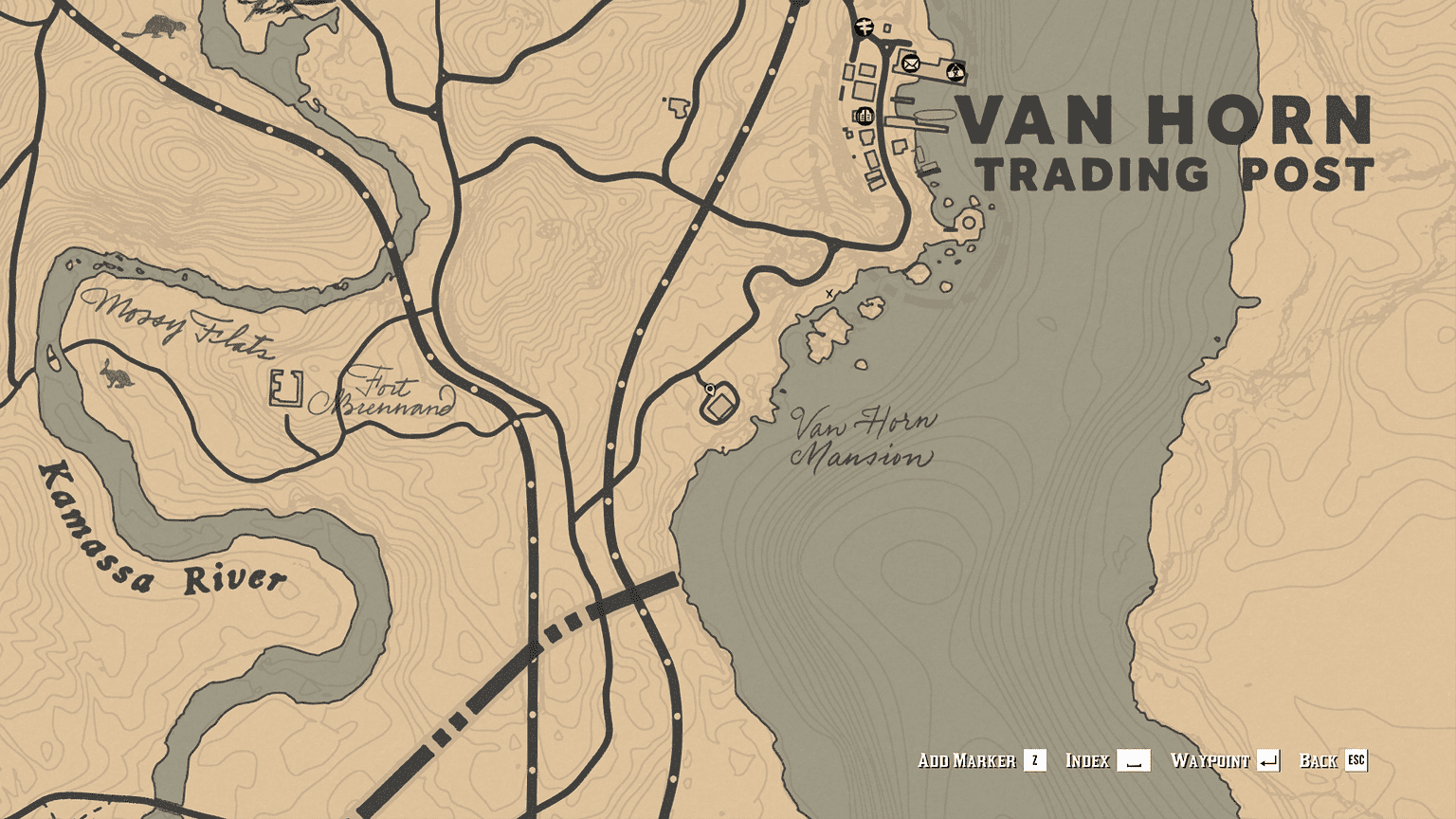
Task: Select the small X marker on the shoreline
Action: click(828, 293)
